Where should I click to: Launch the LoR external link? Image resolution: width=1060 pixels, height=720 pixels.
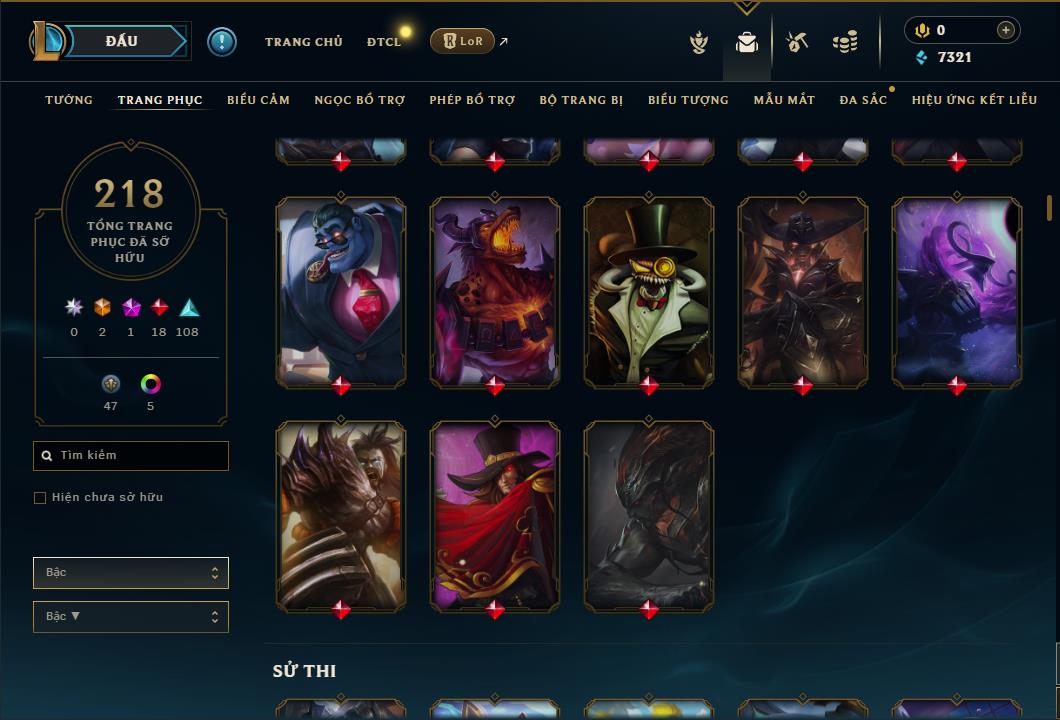tap(463, 41)
